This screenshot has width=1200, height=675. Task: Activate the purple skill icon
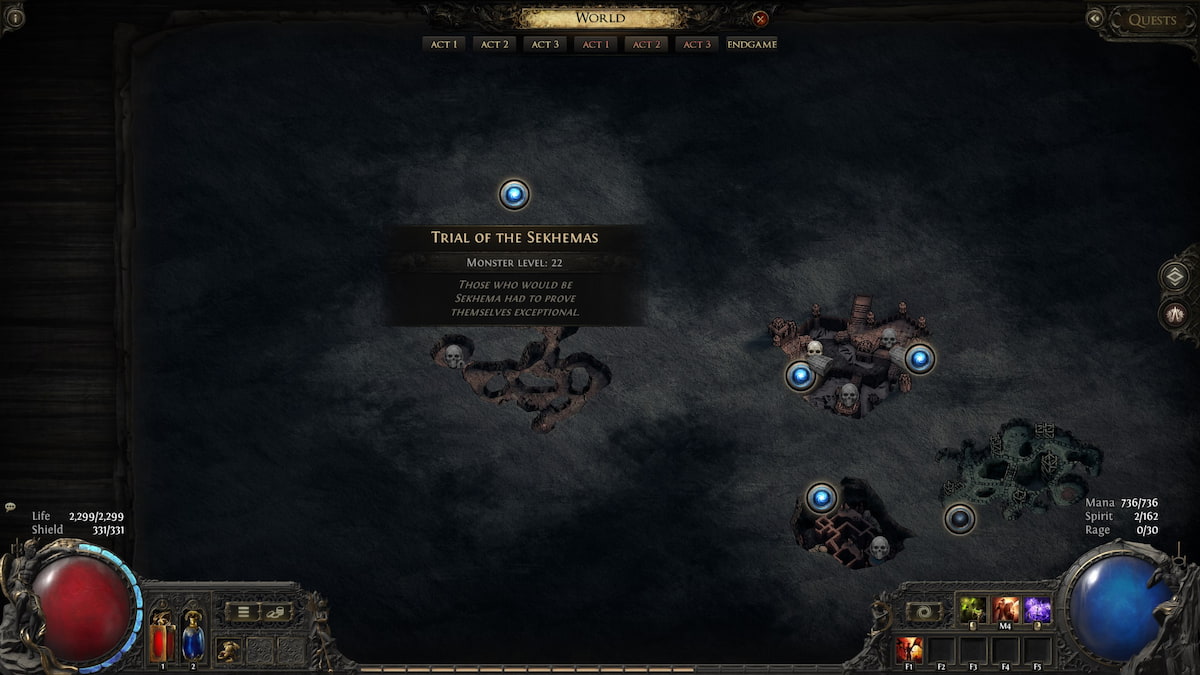coord(1037,609)
